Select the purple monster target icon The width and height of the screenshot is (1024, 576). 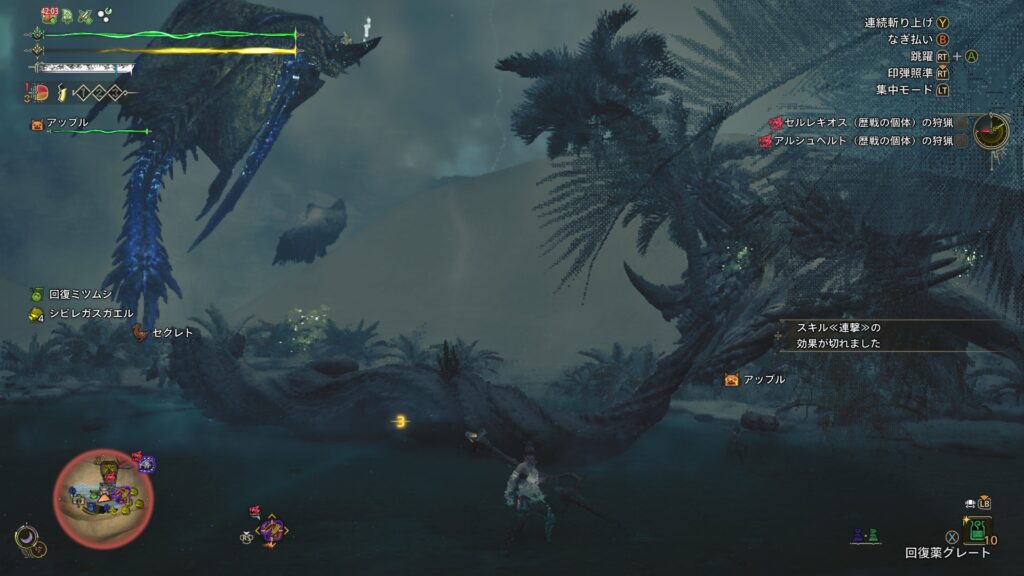tap(271, 528)
